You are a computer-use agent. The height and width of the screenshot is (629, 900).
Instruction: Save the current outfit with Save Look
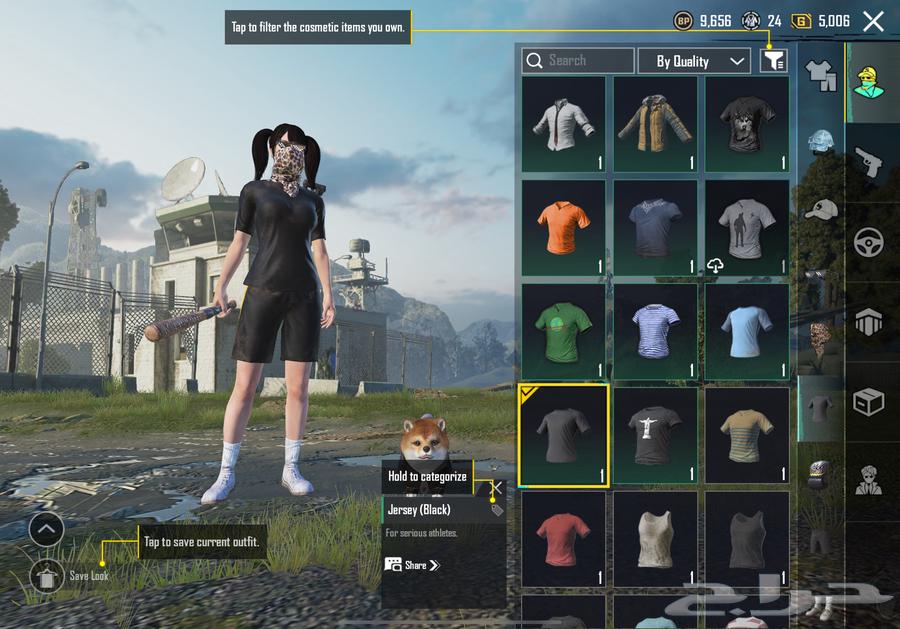[47, 576]
